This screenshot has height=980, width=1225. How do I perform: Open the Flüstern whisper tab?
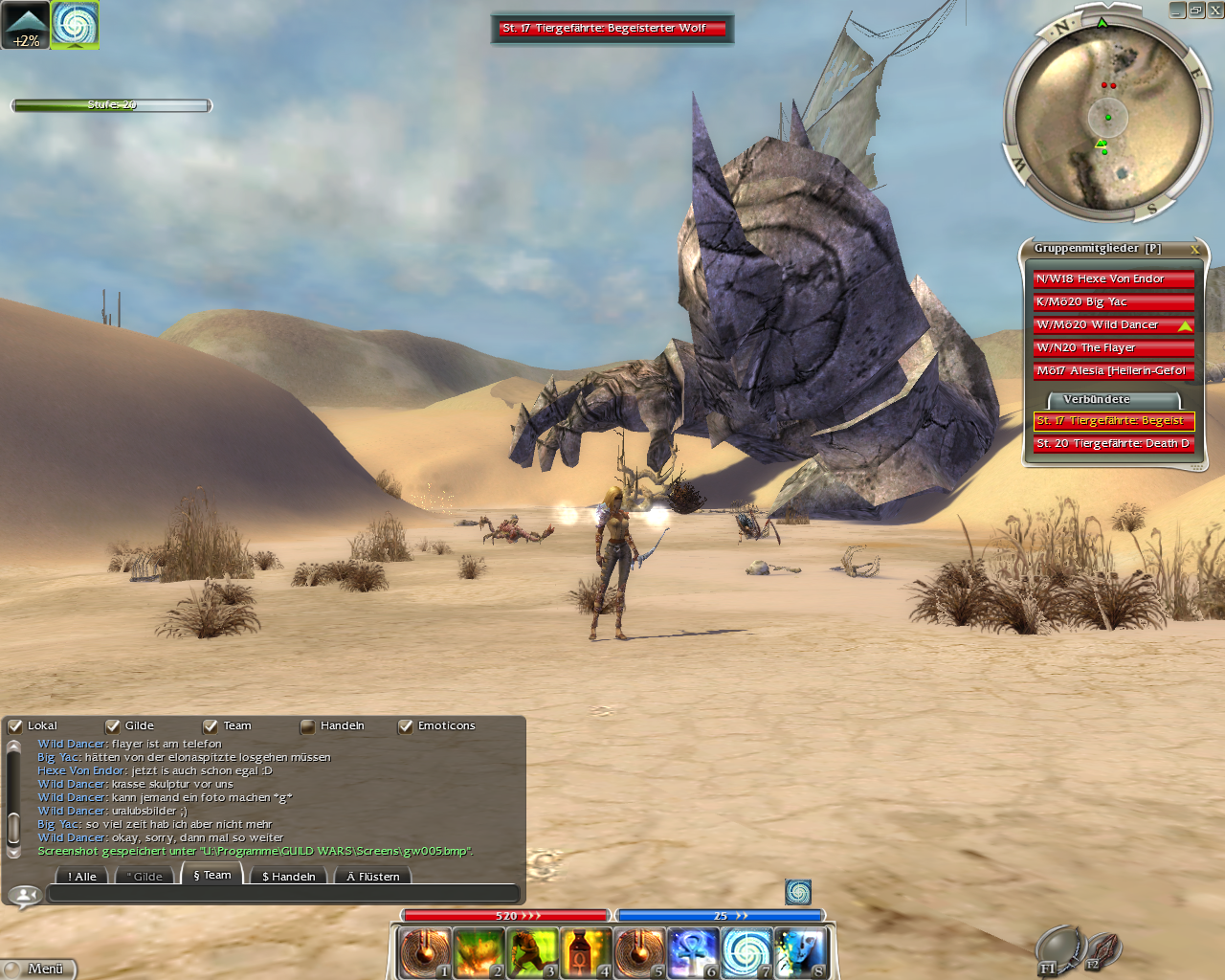(x=373, y=876)
